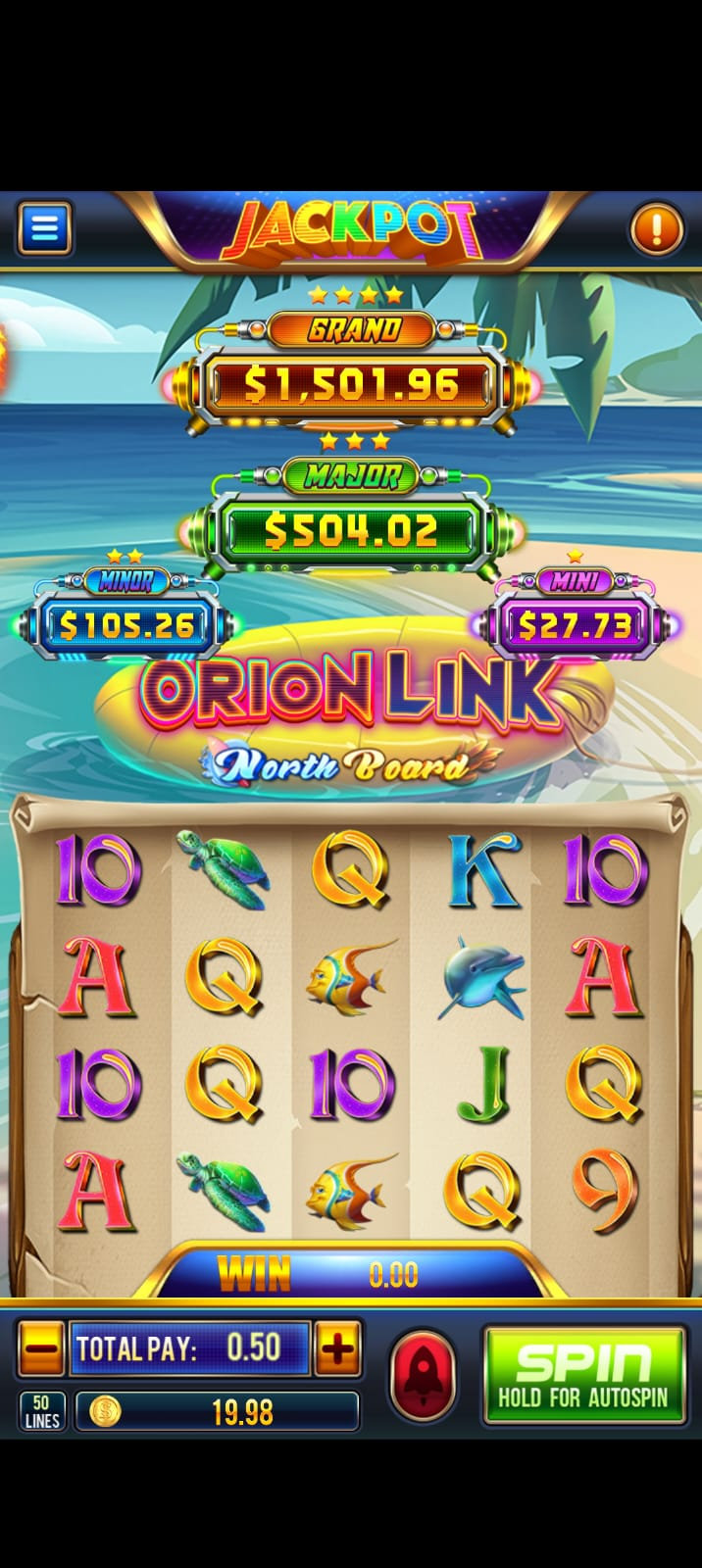
Task: Open the hamburger menu
Action: 44,228
